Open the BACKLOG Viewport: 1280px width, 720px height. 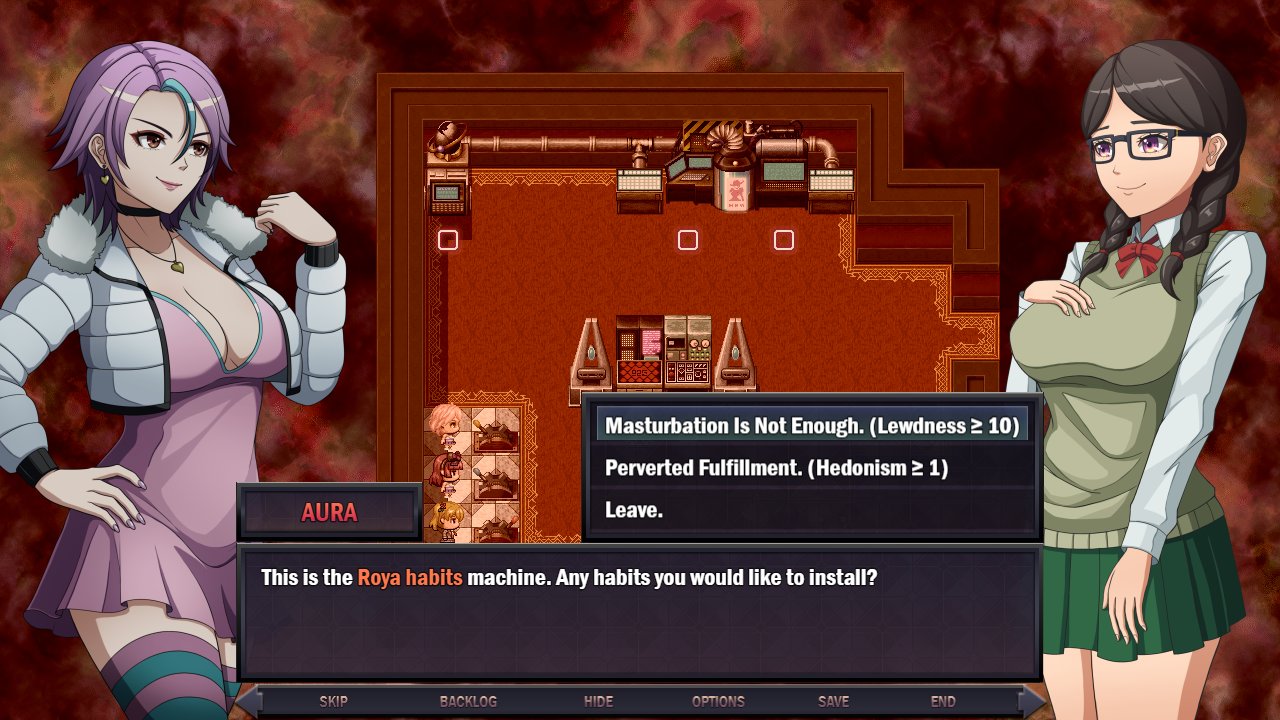pyautogui.click(x=467, y=701)
